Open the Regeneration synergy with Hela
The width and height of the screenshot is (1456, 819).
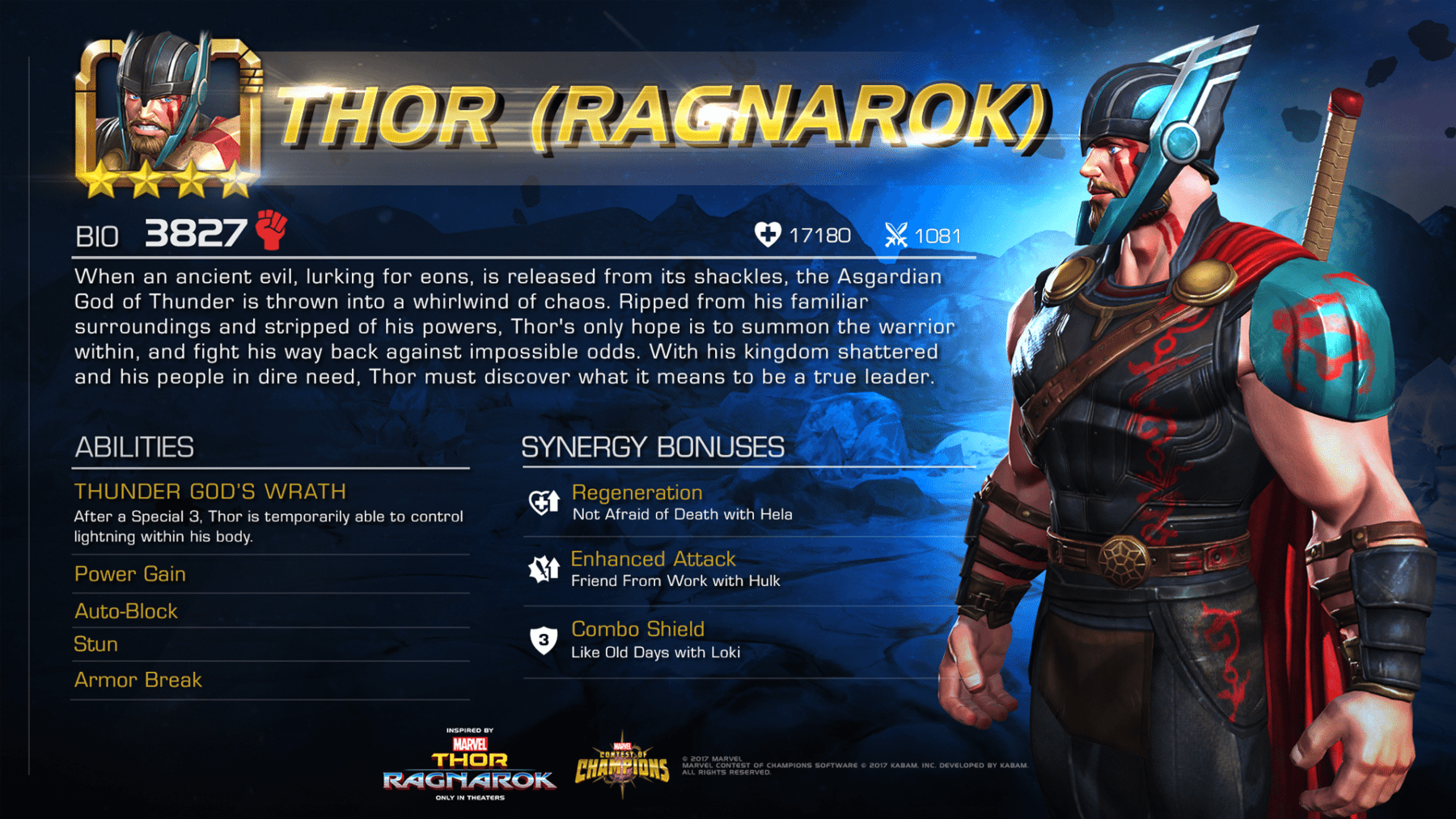tap(637, 493)
